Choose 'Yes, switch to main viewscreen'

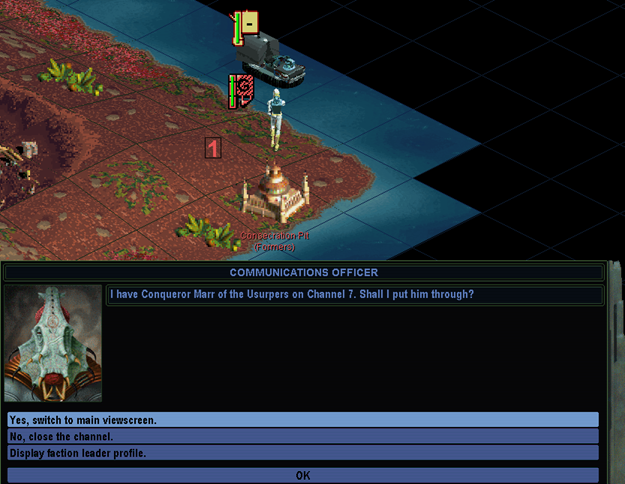[x=302, y=420]
